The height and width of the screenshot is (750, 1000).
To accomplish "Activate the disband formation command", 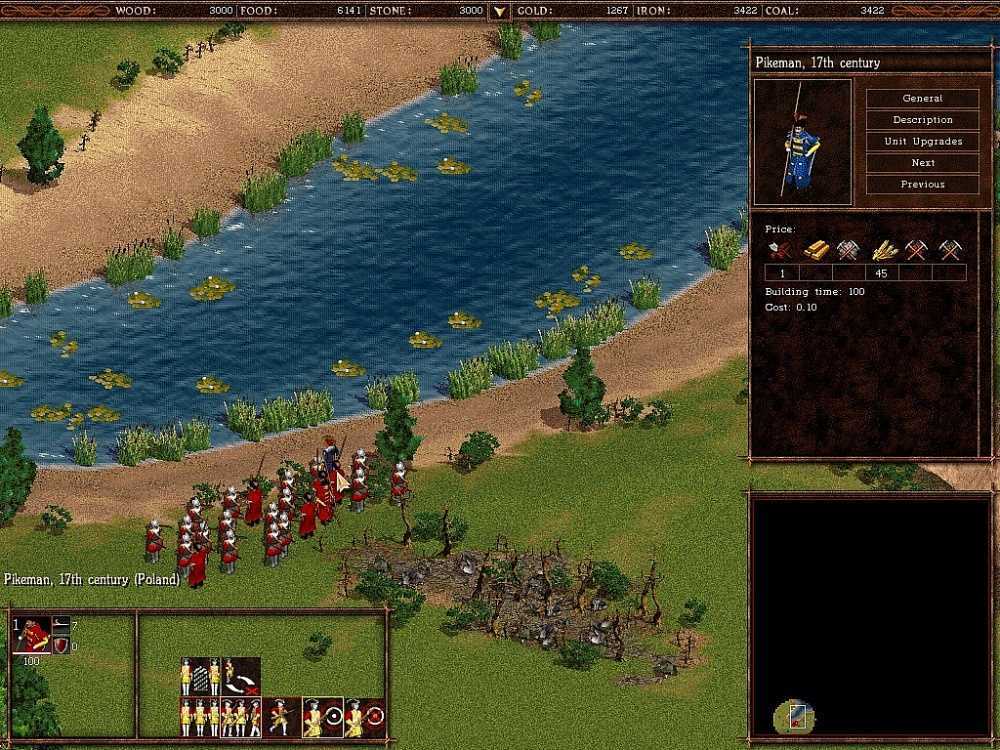I will (241, 676).
